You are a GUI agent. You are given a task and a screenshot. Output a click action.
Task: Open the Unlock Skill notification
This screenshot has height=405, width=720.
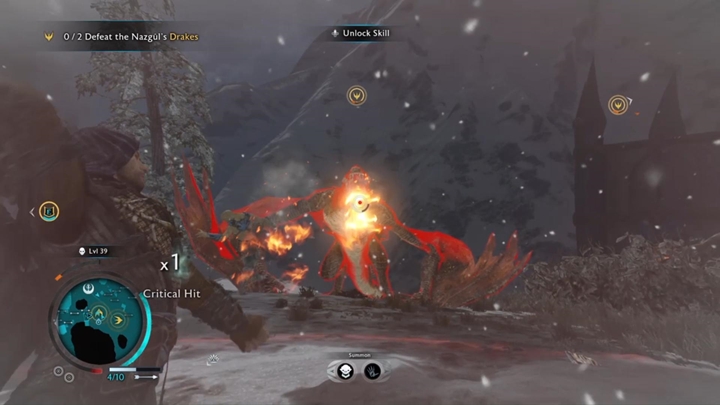tap(361, 33)
